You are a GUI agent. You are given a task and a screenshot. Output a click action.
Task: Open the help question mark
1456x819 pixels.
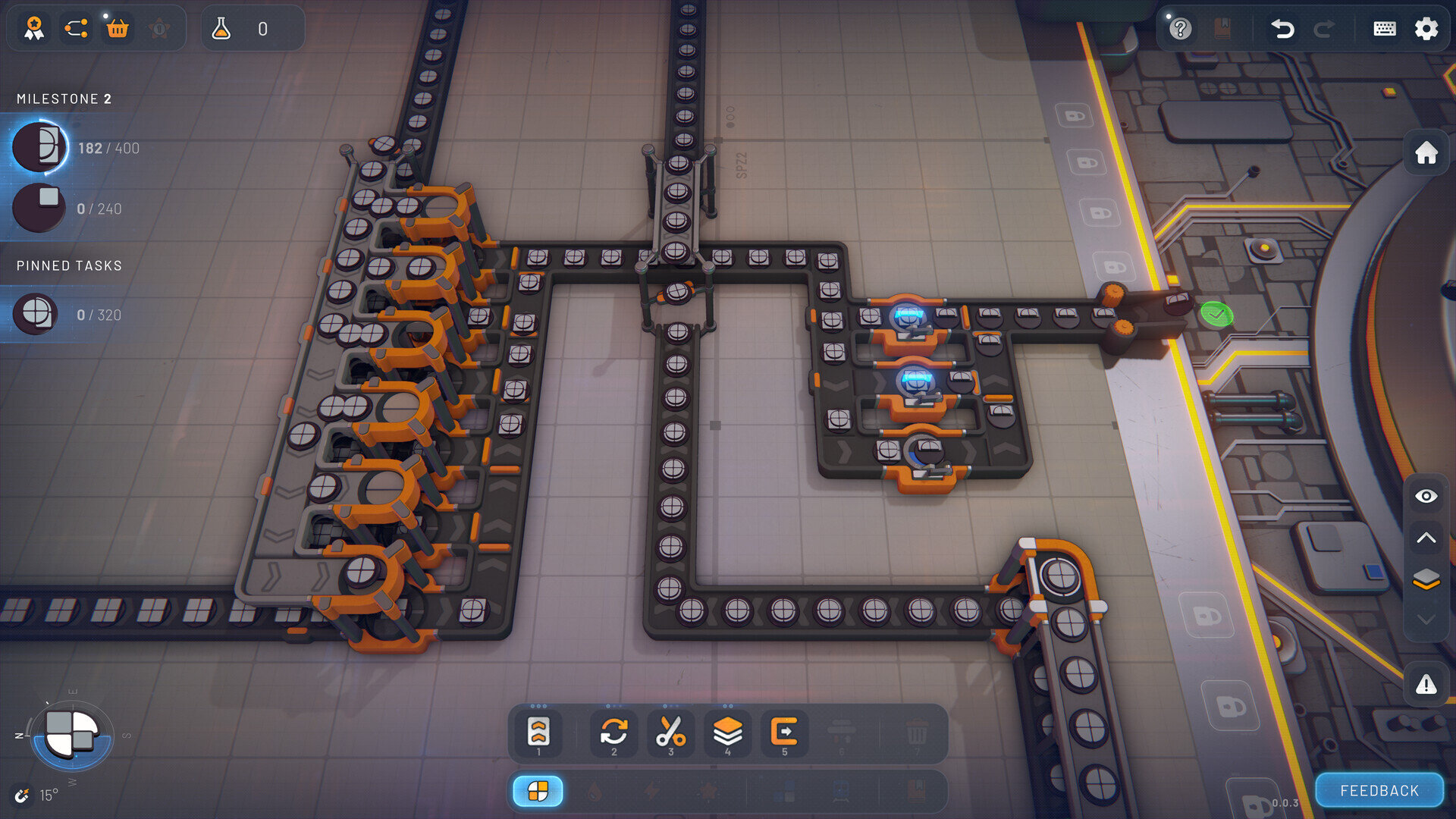coord(1180,29)
